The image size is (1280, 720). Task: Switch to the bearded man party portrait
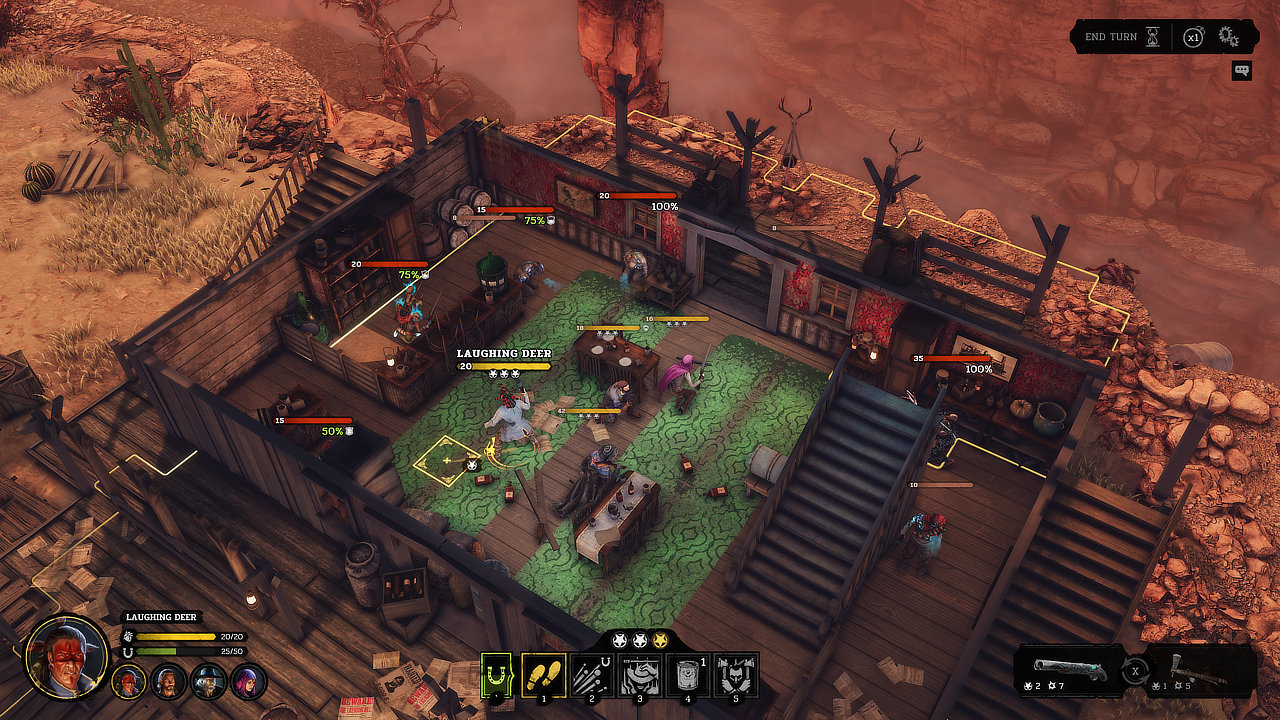tap(169, 682)
